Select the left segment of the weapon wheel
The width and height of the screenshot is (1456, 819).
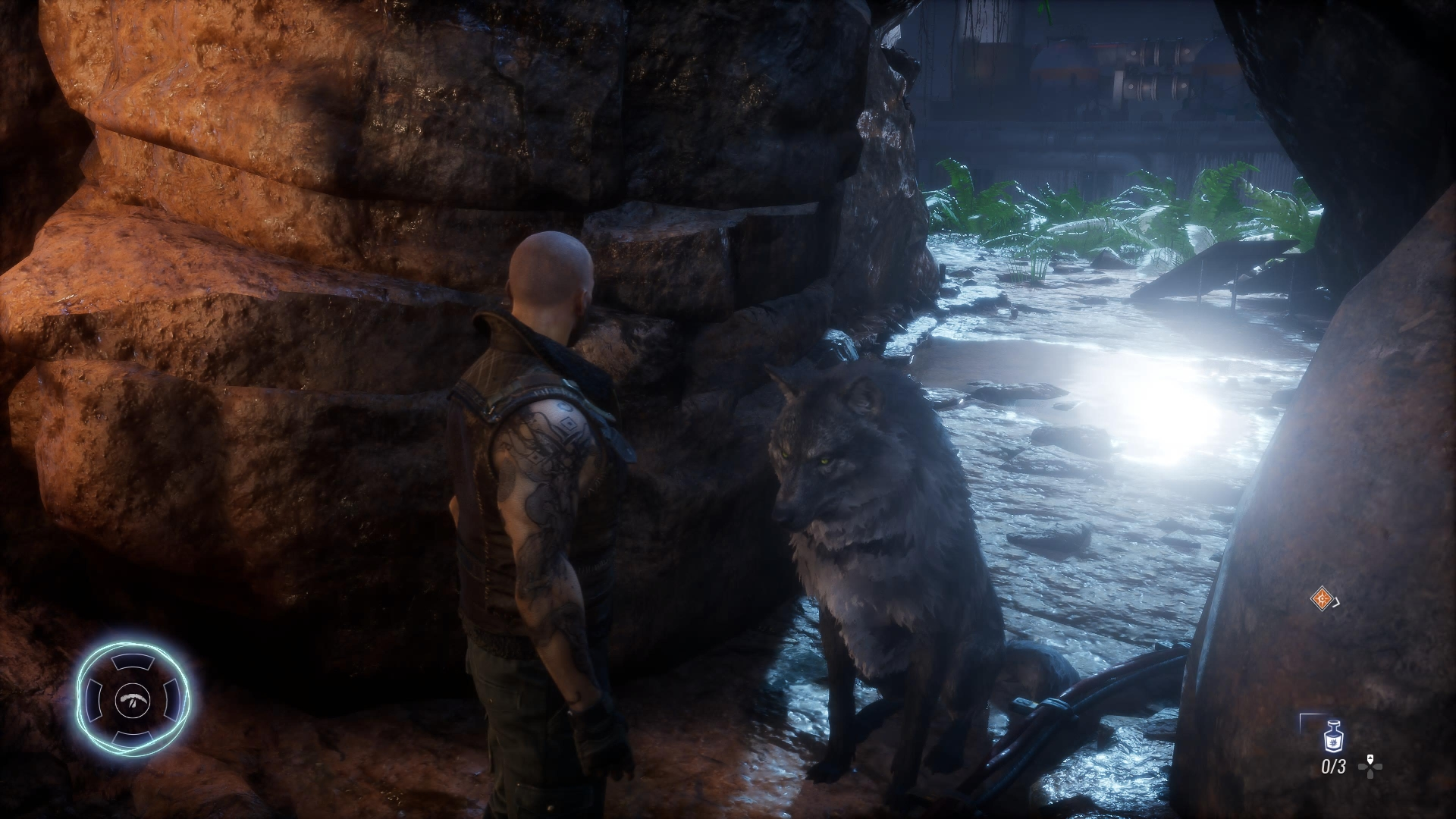coord(93,698)
